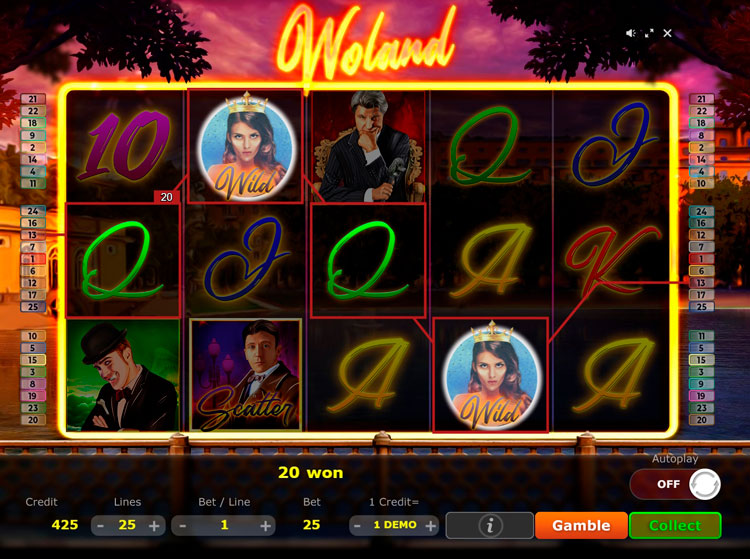Open the info paytable button

489,525
